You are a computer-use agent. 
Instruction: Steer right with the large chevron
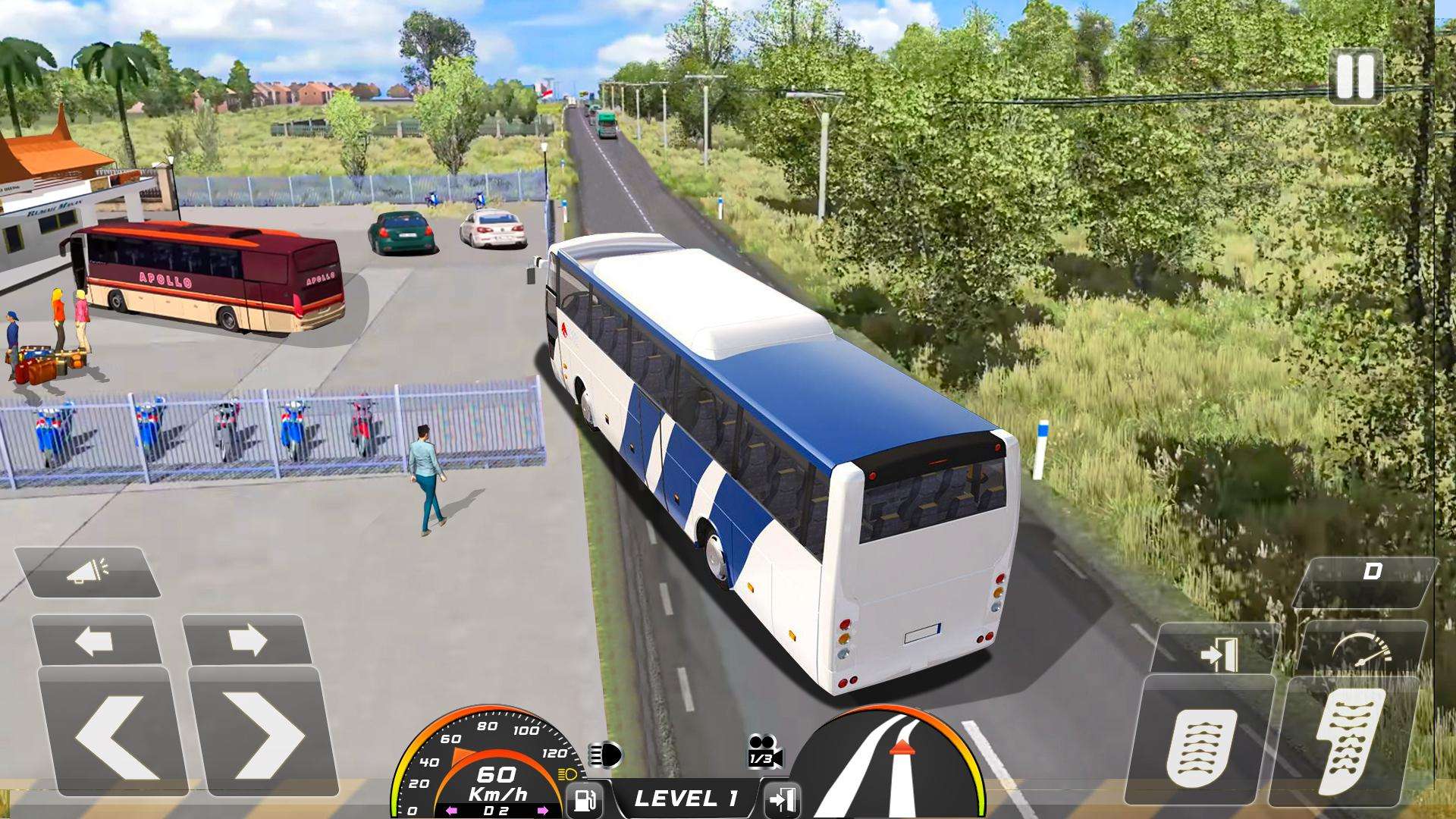pos(263,732)
